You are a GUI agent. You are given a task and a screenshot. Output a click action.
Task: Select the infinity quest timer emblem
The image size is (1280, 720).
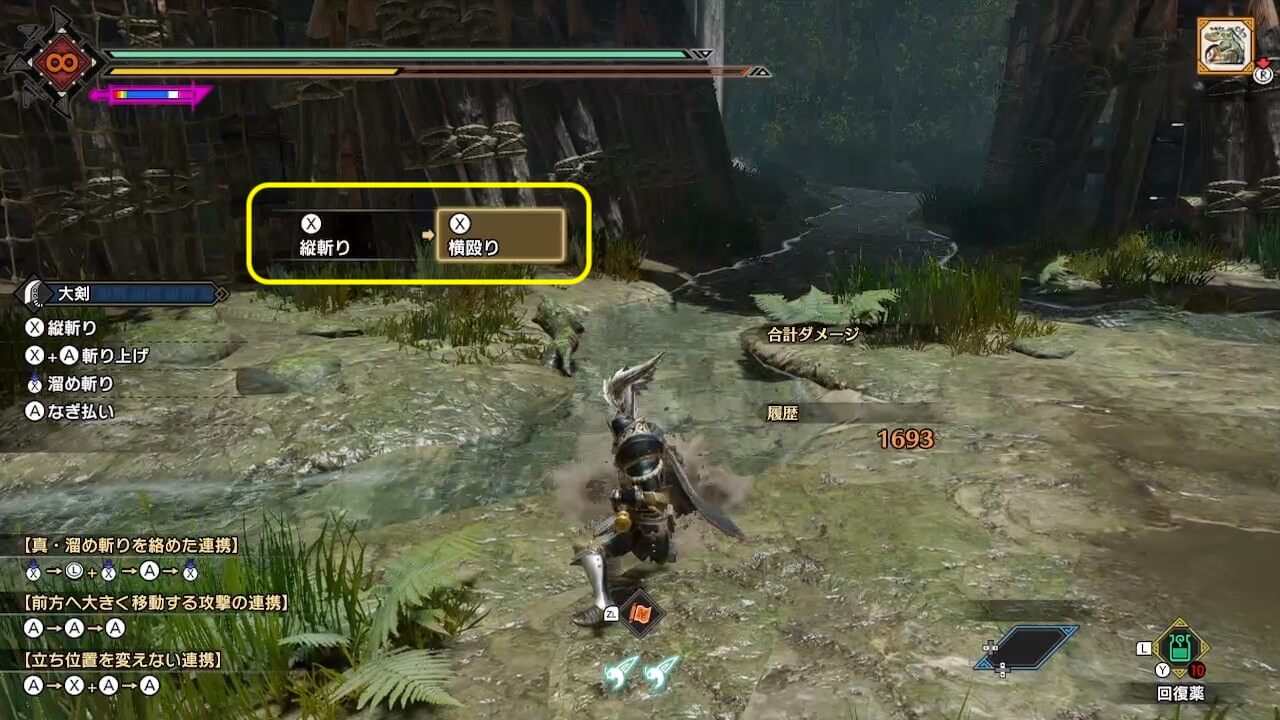click(x=55, y=62)
